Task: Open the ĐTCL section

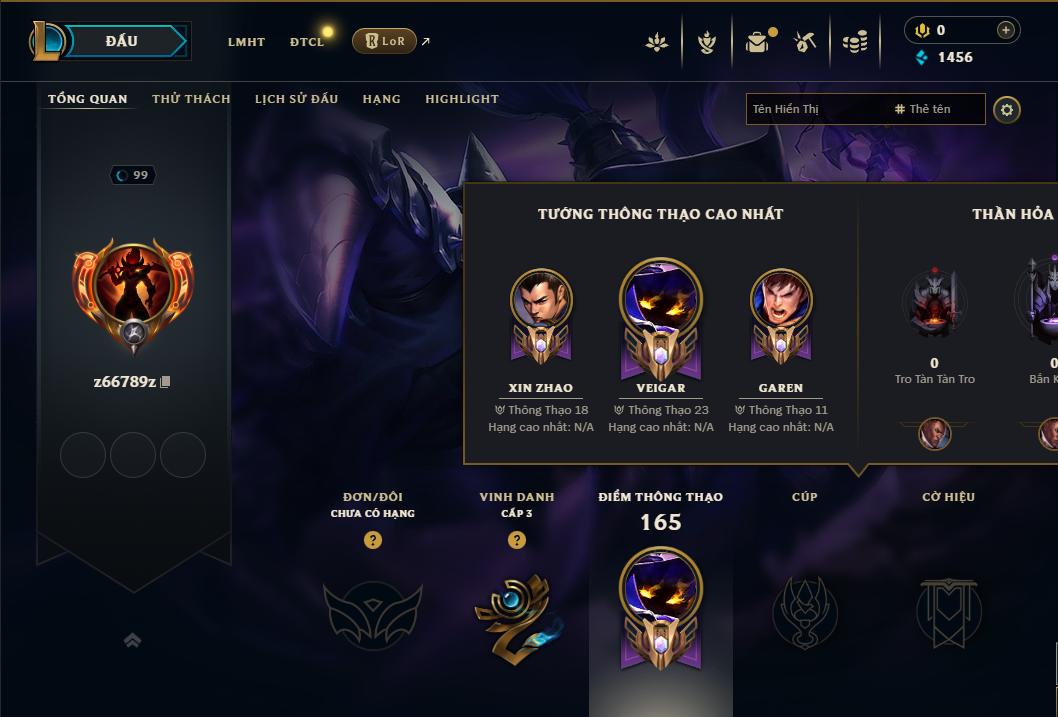Action: (x=307, y=42)
